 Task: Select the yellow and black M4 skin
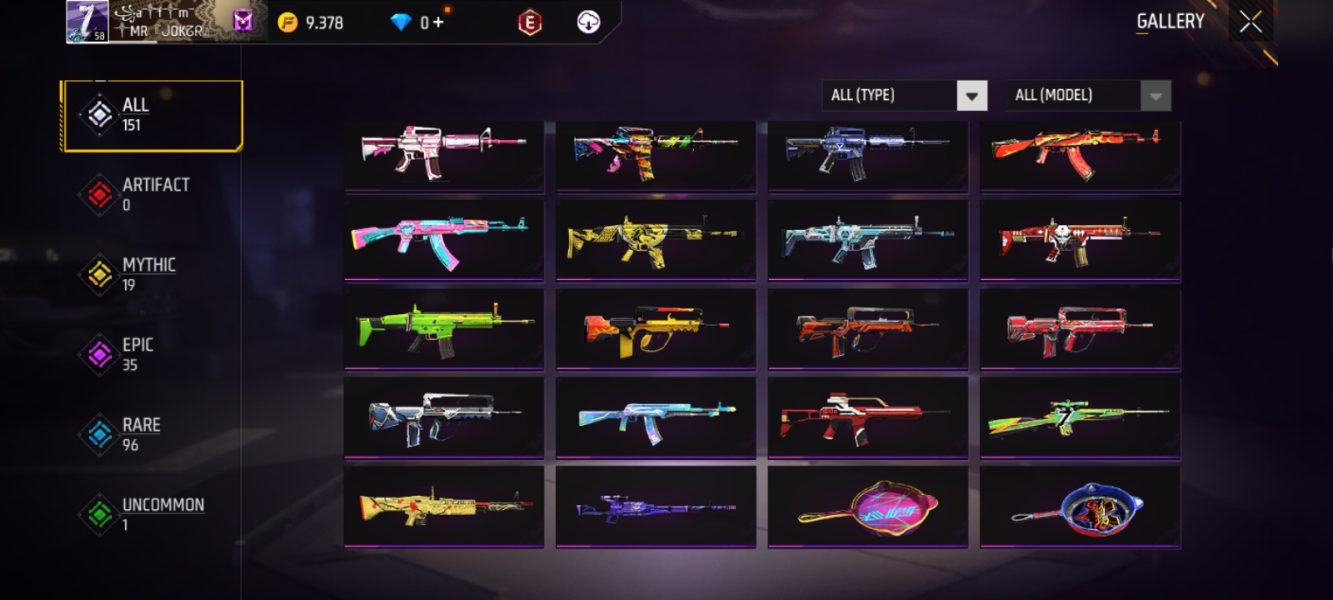click(655, 239)
